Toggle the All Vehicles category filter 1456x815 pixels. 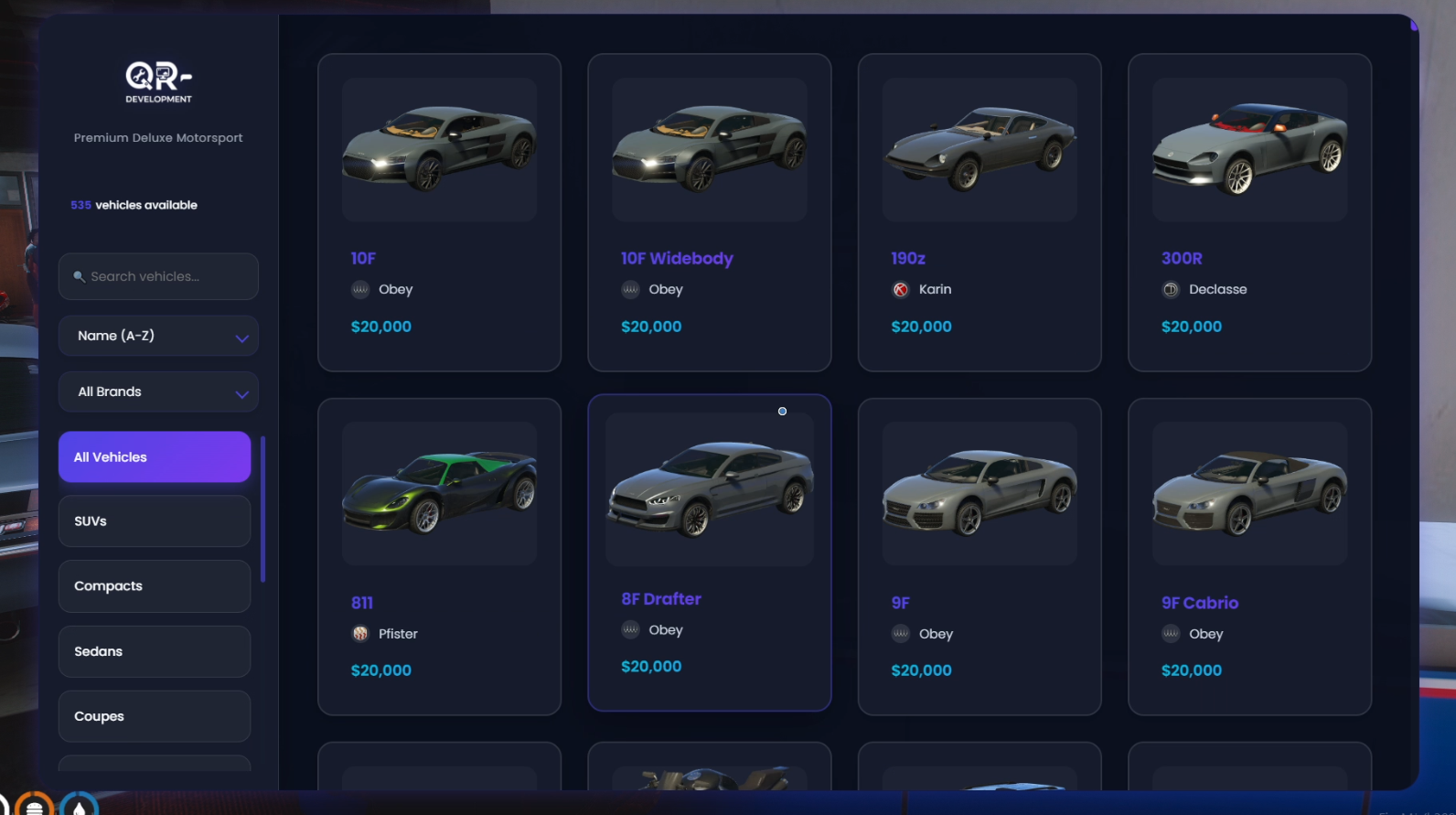pyautogui.click(x=154, y=456)
